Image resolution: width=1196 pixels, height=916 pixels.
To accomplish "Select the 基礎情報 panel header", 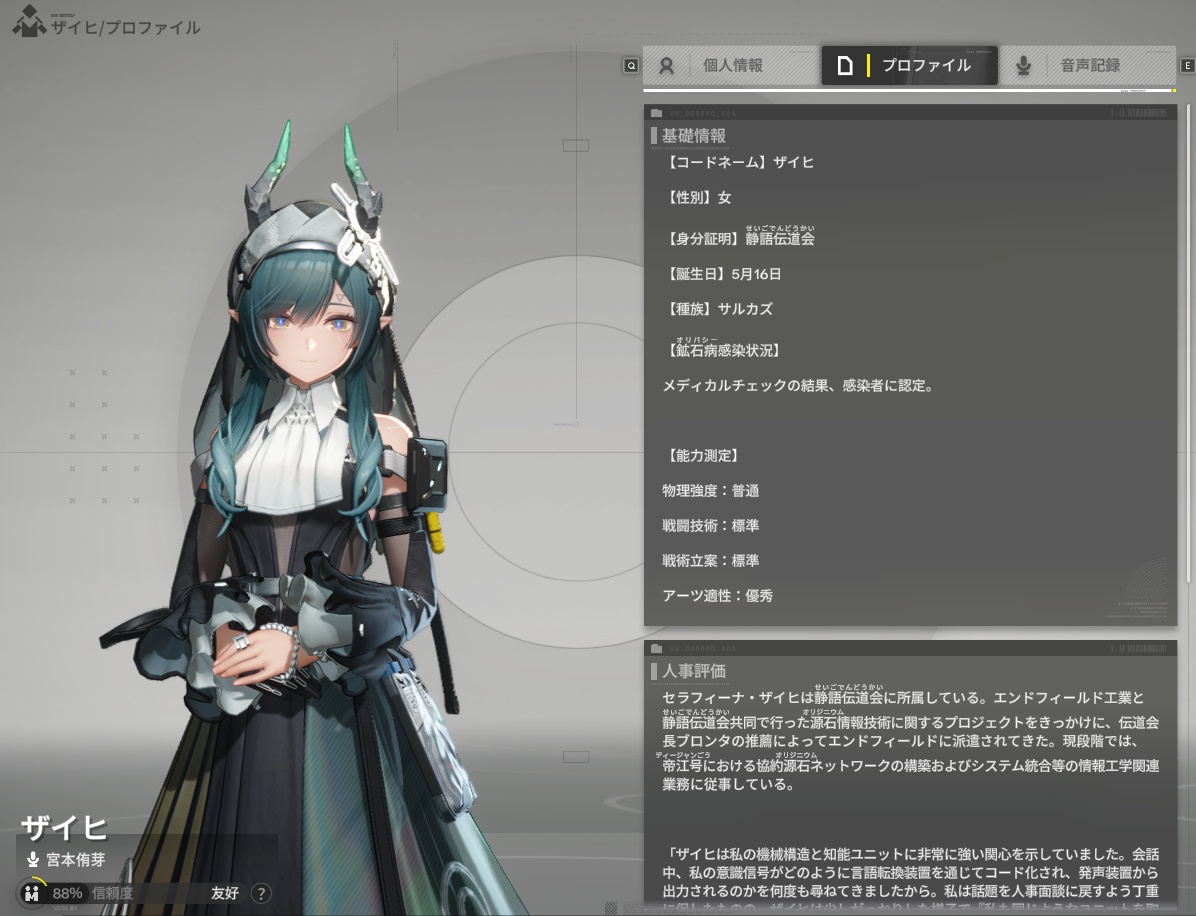I will [x=694, y=136].
